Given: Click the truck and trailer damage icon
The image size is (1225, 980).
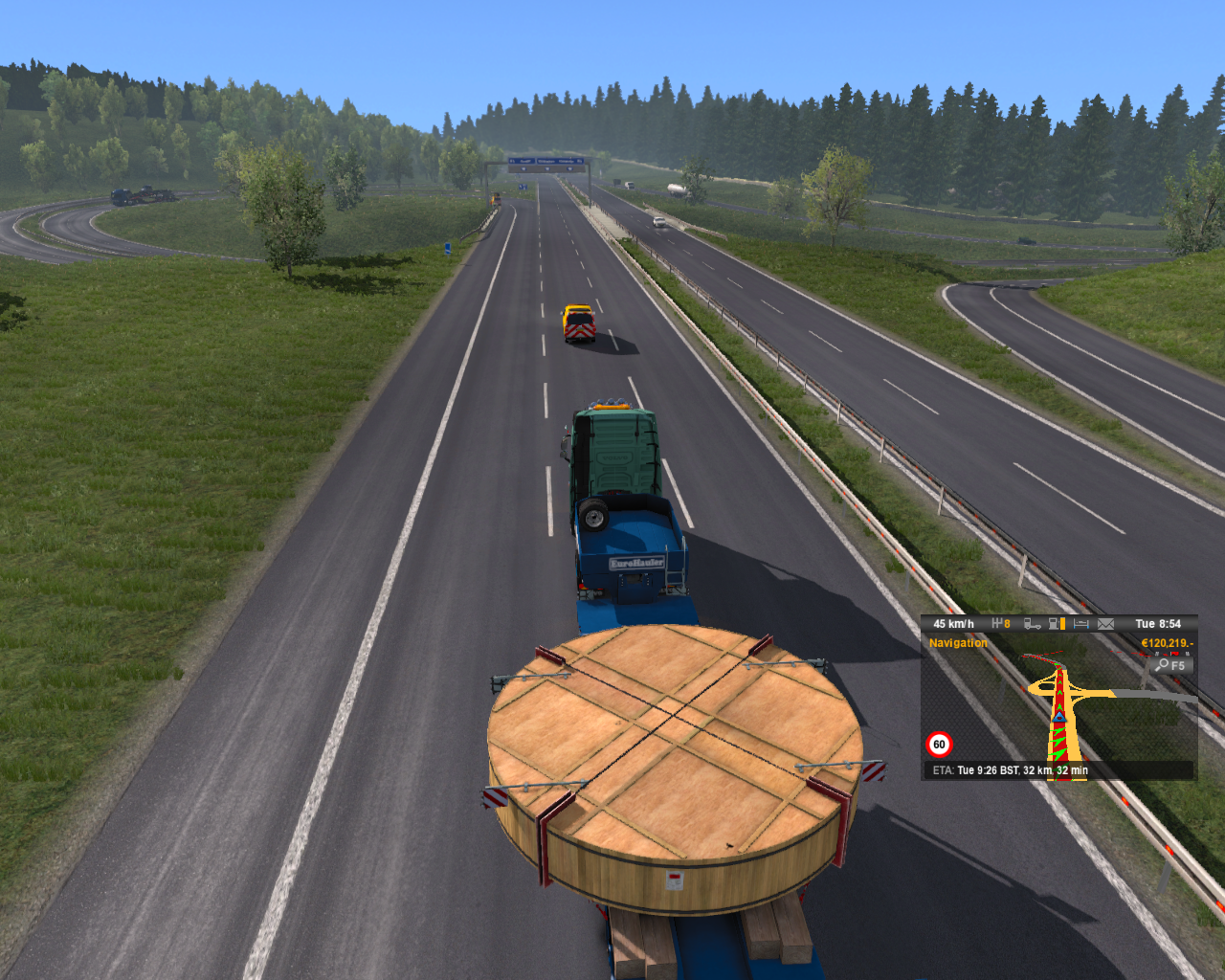Looking at the screenshot, I should [1032, 624].
